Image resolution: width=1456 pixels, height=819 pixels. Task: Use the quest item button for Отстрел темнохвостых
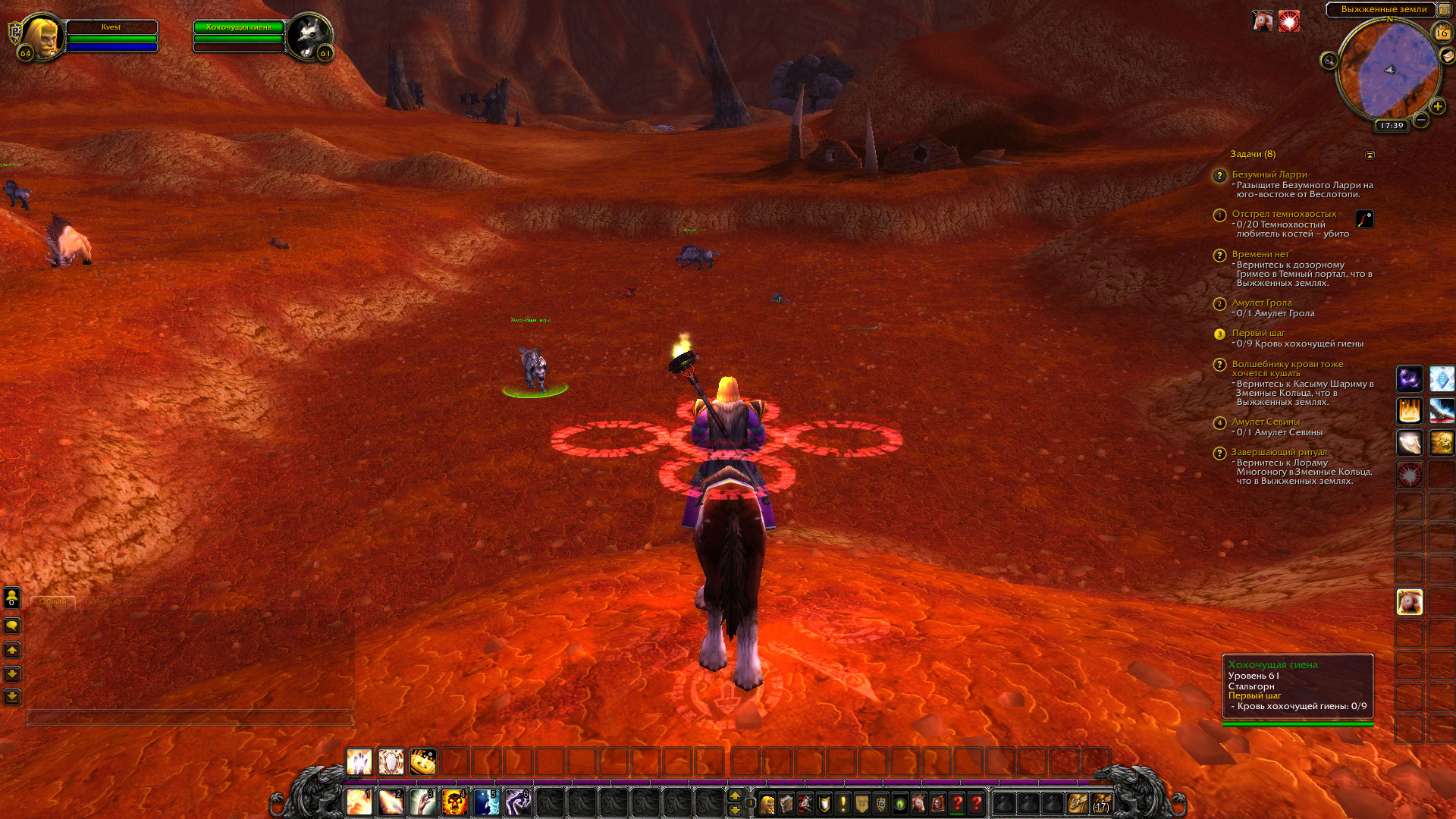(1364, 219)
